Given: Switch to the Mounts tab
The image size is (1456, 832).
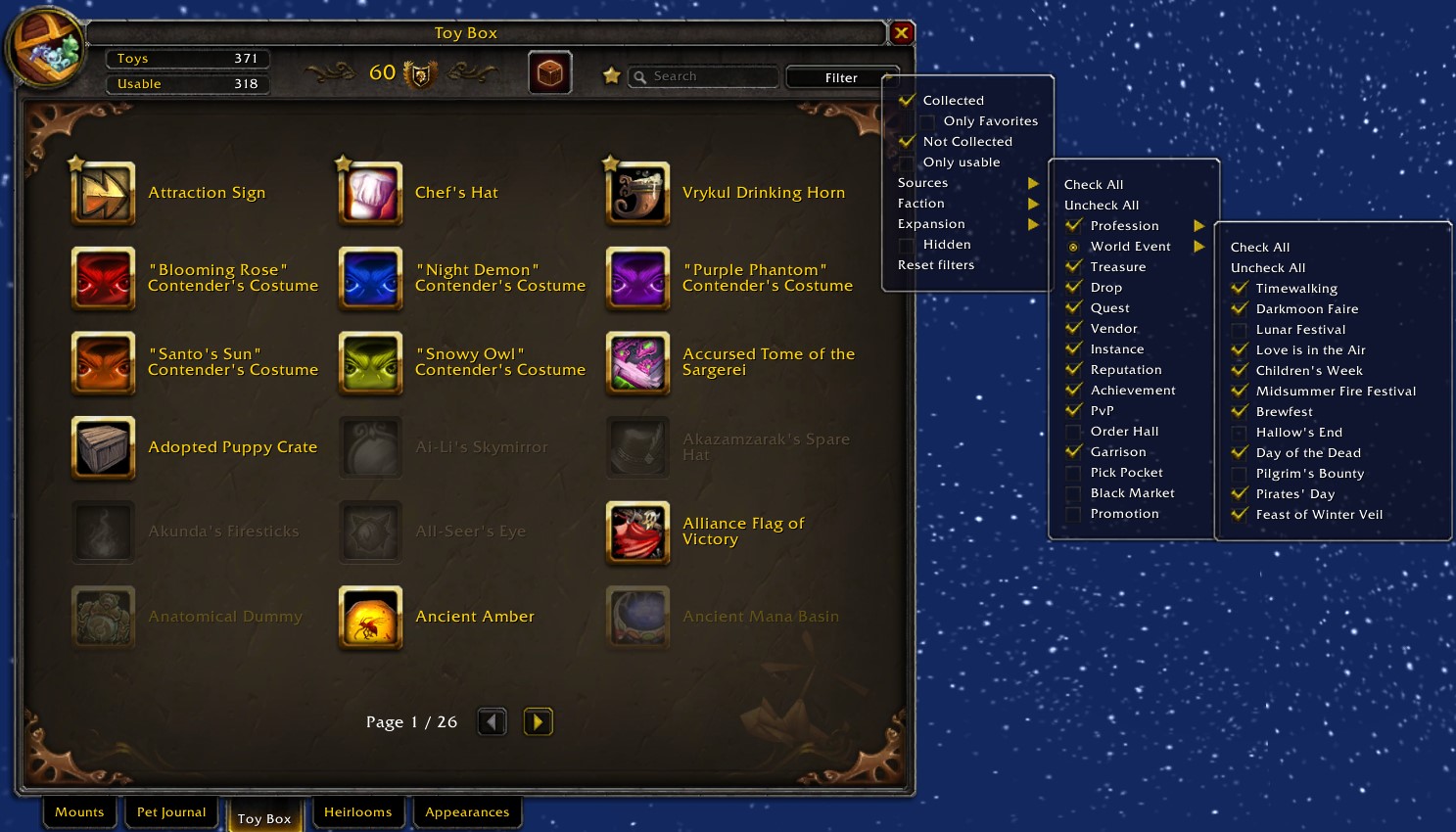Looking at the screenshot, I should 79,812.
